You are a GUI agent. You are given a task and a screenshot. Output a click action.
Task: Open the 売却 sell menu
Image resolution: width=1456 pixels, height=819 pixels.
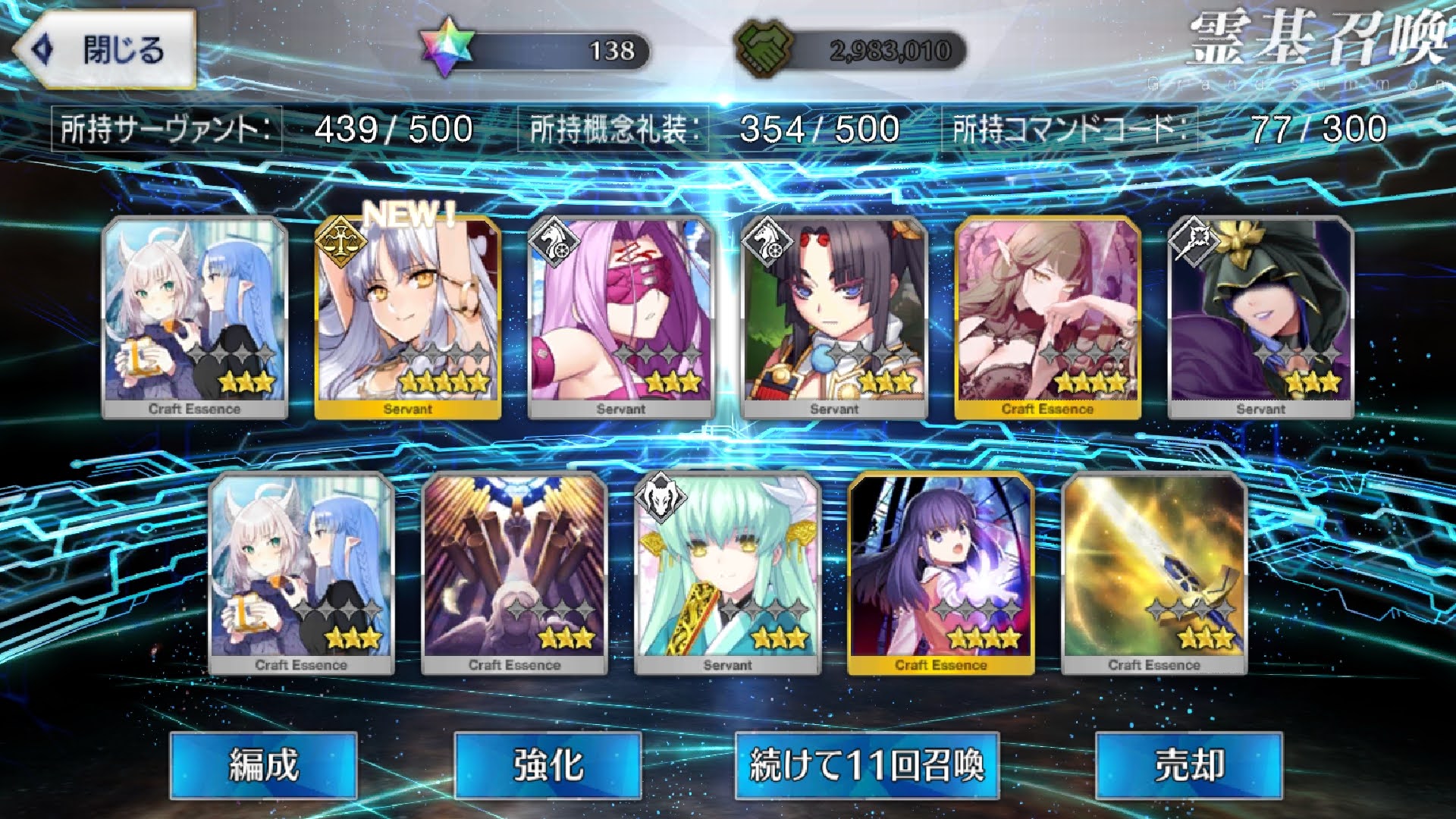coord(1188,764)
